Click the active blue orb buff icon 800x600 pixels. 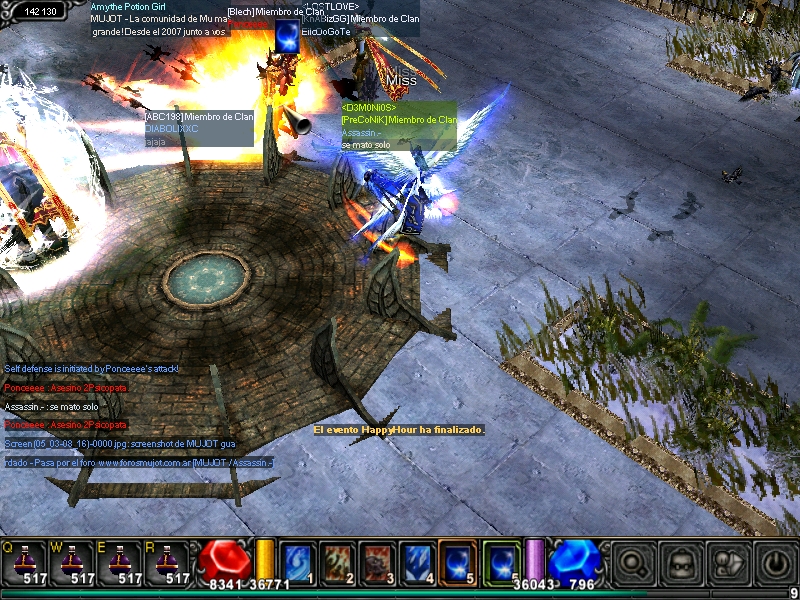pyautogui.click(x=288, y=35)
